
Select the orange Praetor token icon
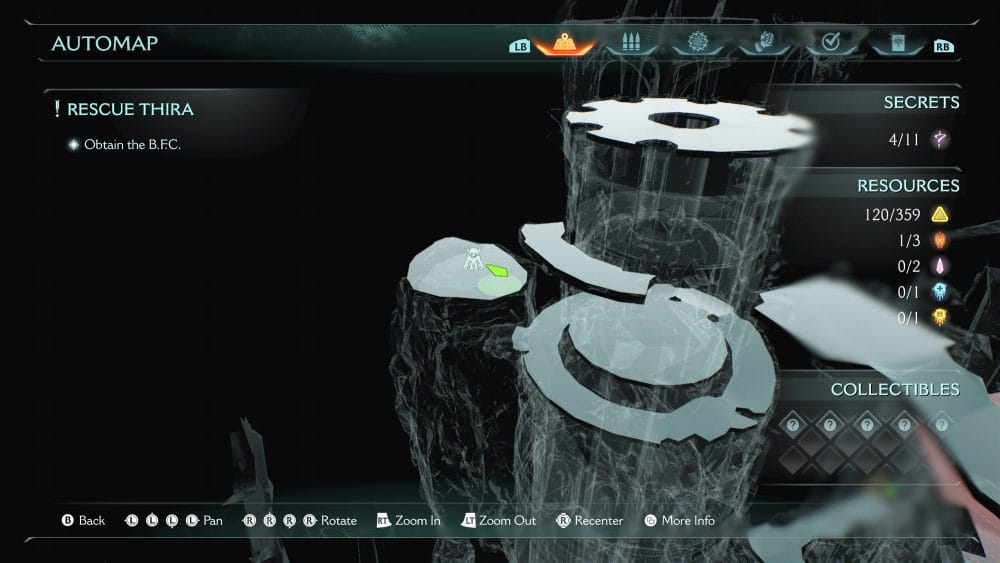click(940, 240)
